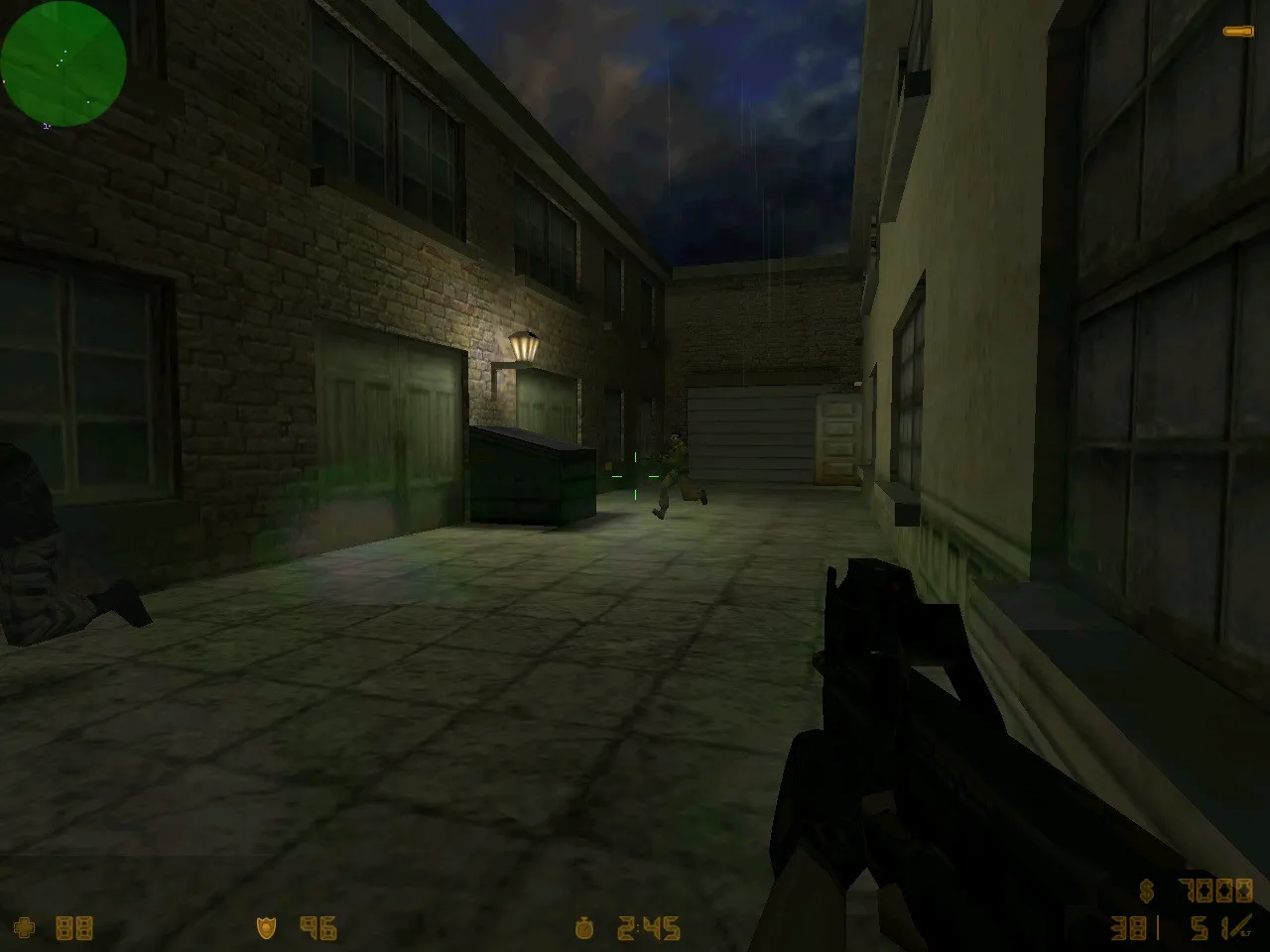Click the radar in the top-left corner

click(63, 62)
